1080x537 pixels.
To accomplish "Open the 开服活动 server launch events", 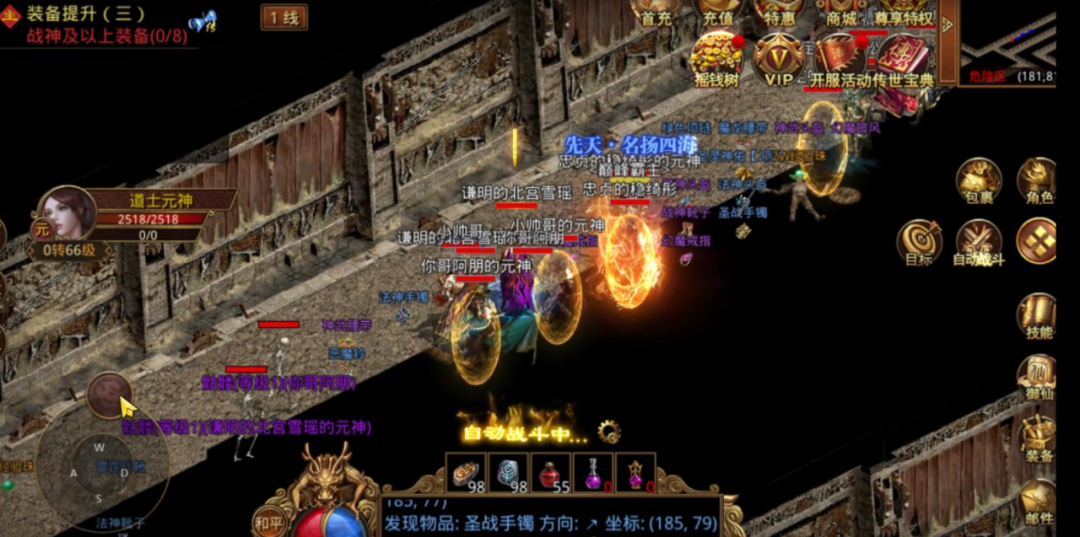I will (x=840, y=58).
